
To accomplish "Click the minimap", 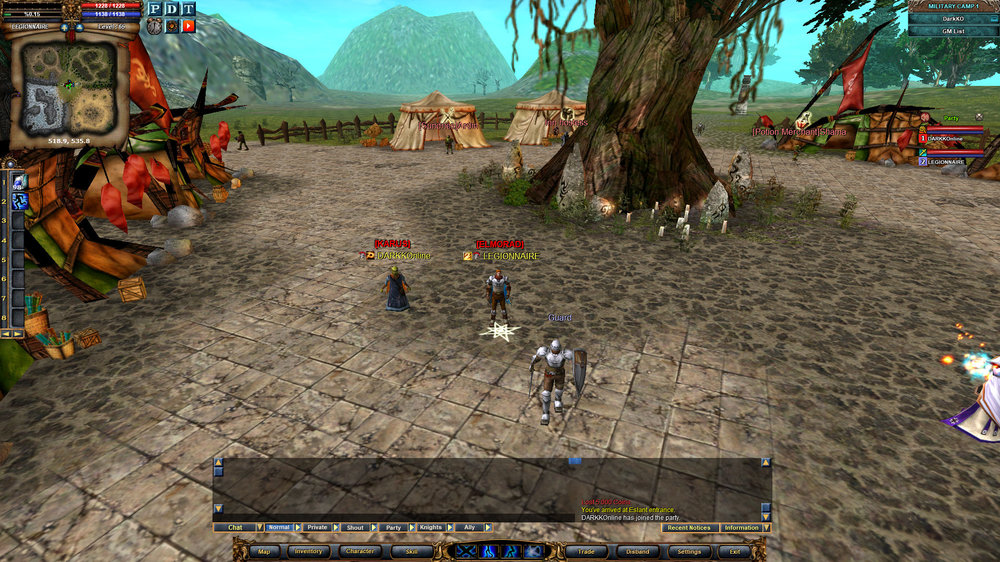I will 68,86.
